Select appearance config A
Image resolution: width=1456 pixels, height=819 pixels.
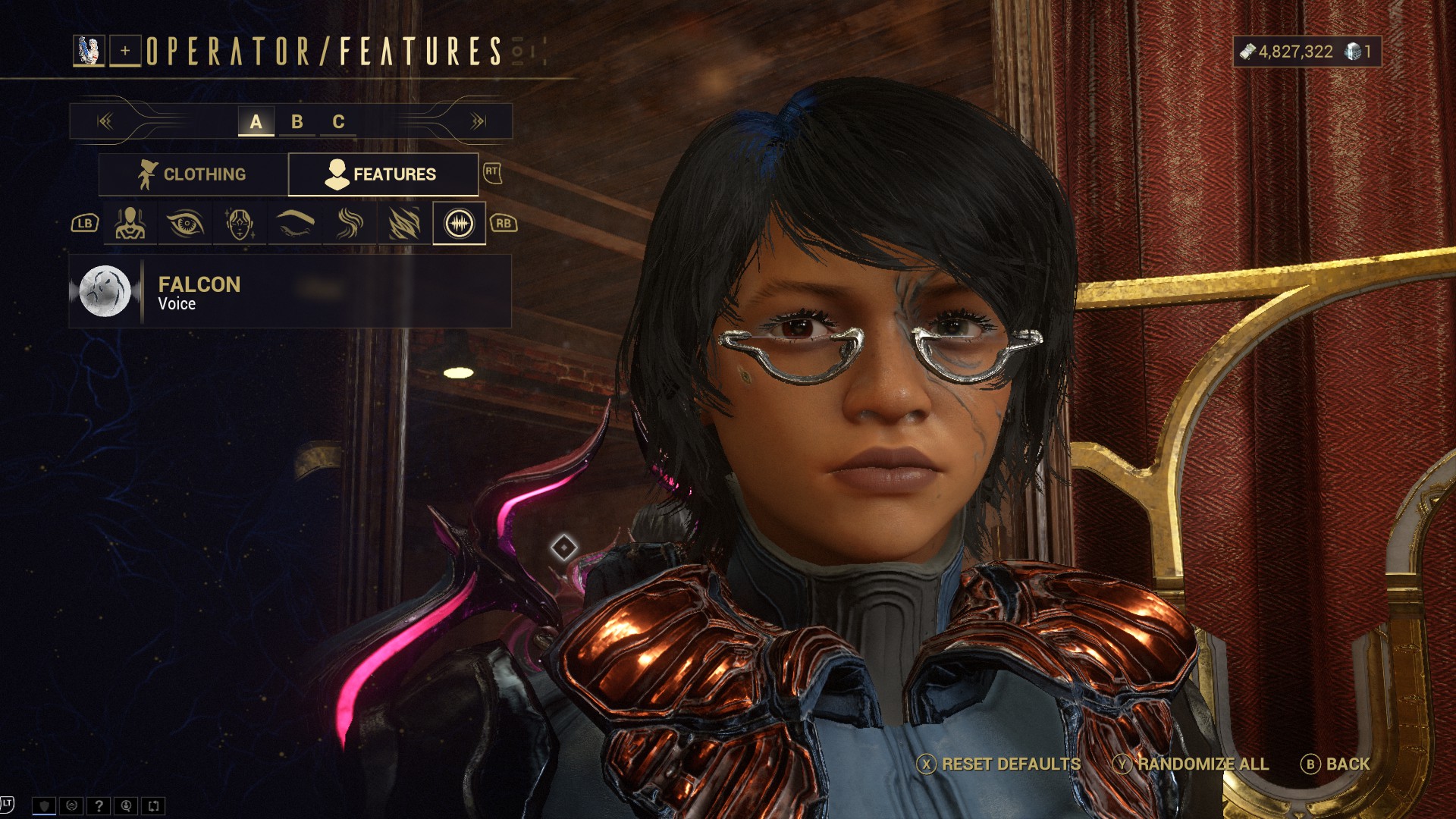click(x=256, y=121)
